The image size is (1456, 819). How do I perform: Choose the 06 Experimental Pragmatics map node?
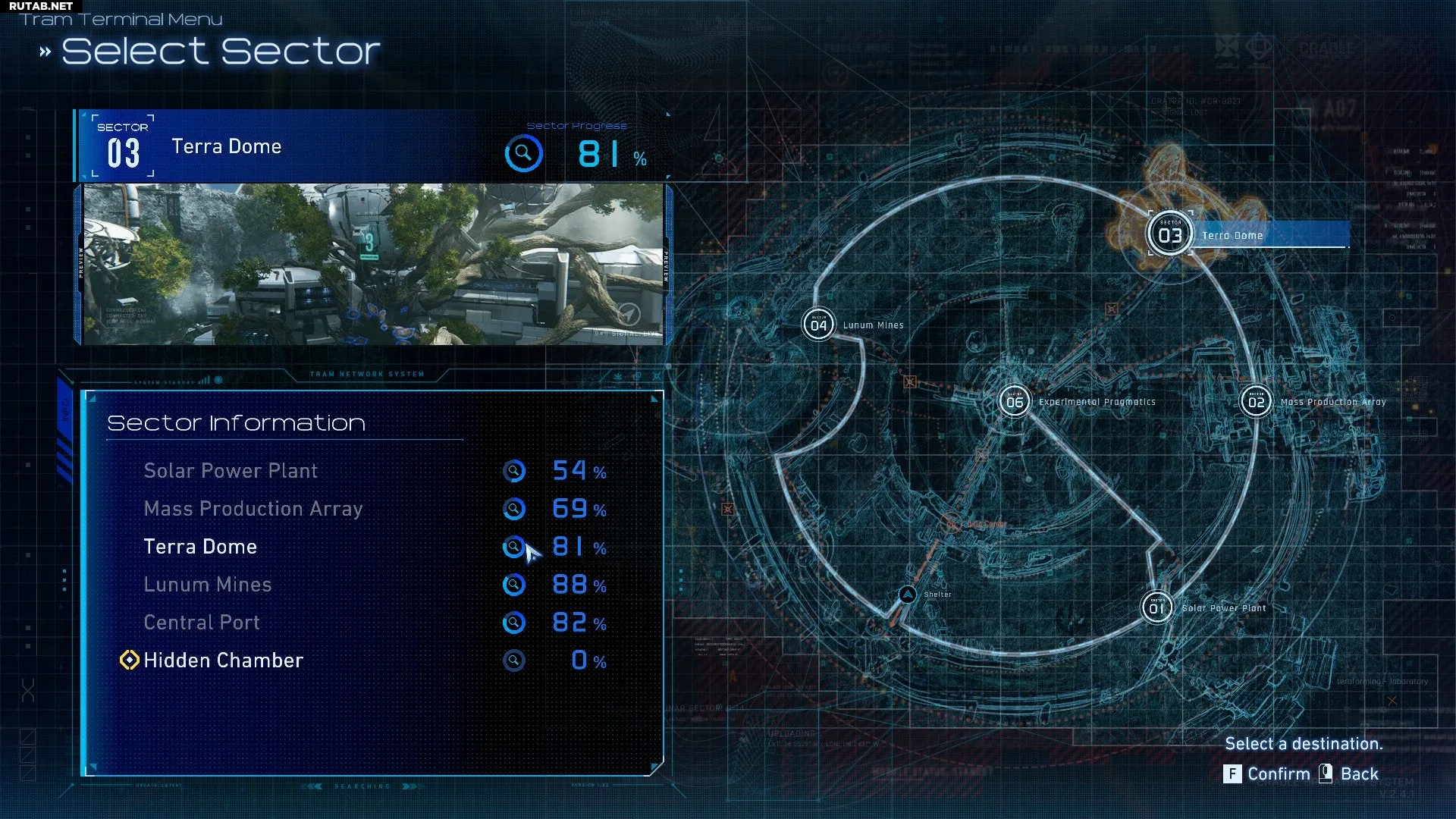[1015, 402]
